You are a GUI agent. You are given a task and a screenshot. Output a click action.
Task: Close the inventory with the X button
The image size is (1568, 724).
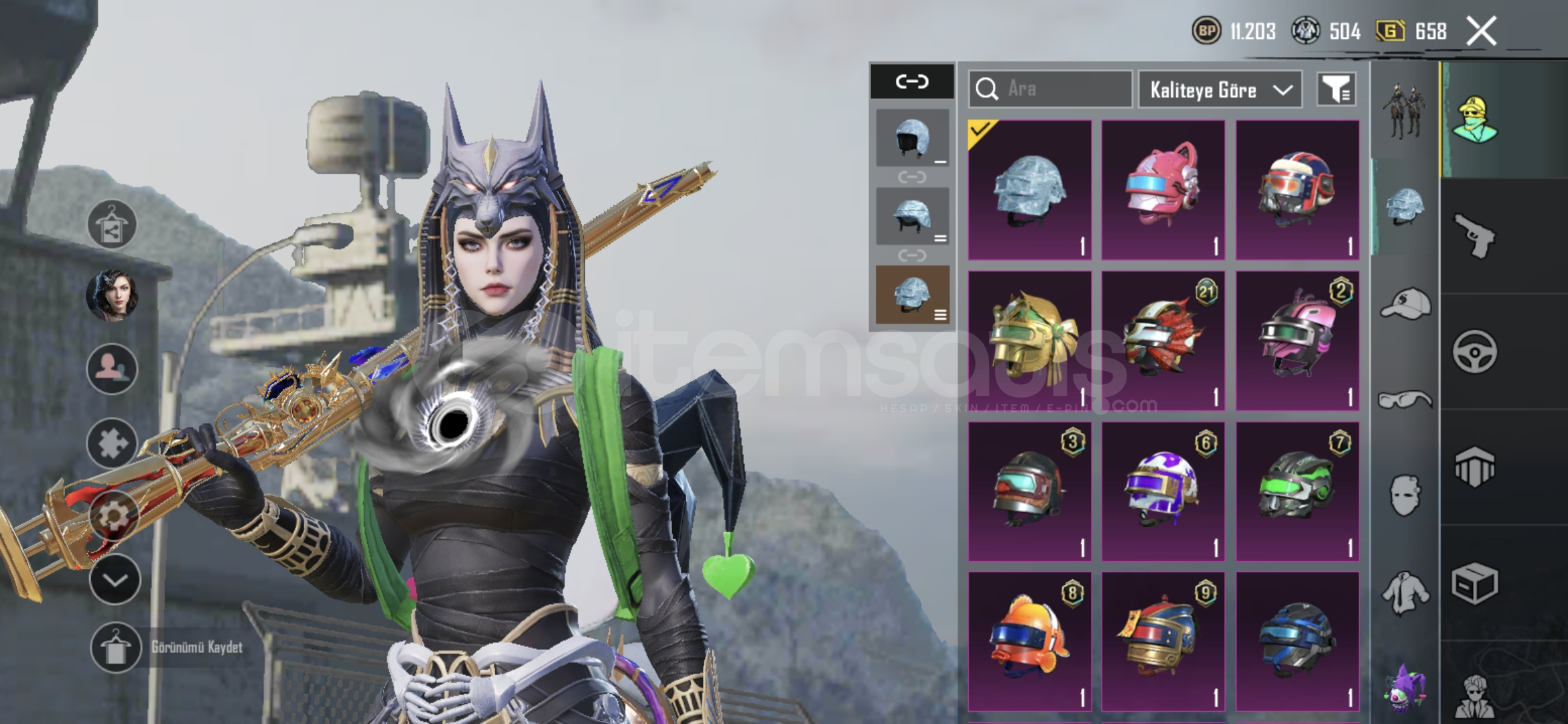click(1481, 32)
